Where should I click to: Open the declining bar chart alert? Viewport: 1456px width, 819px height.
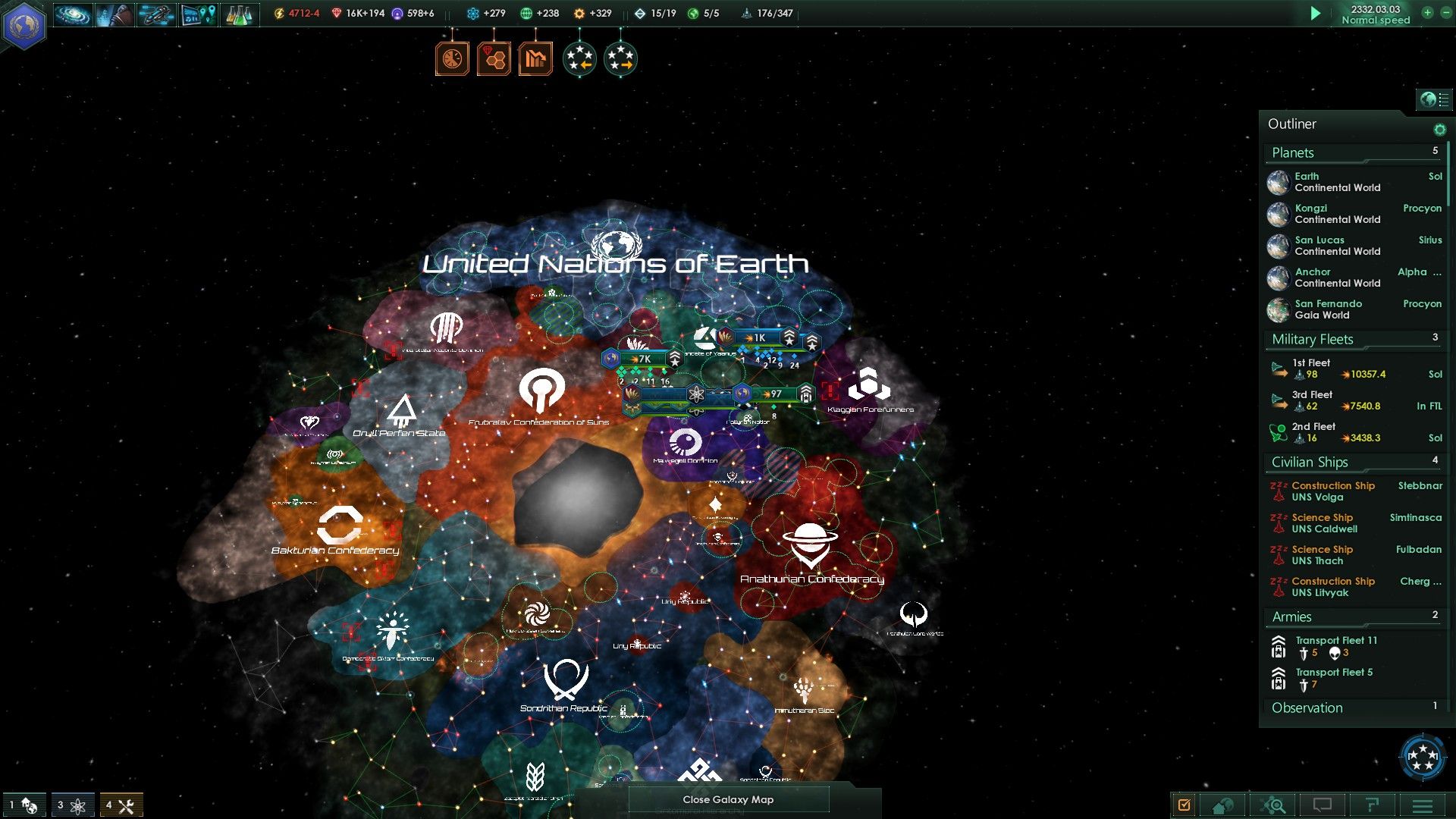click(x=535, y=59)
